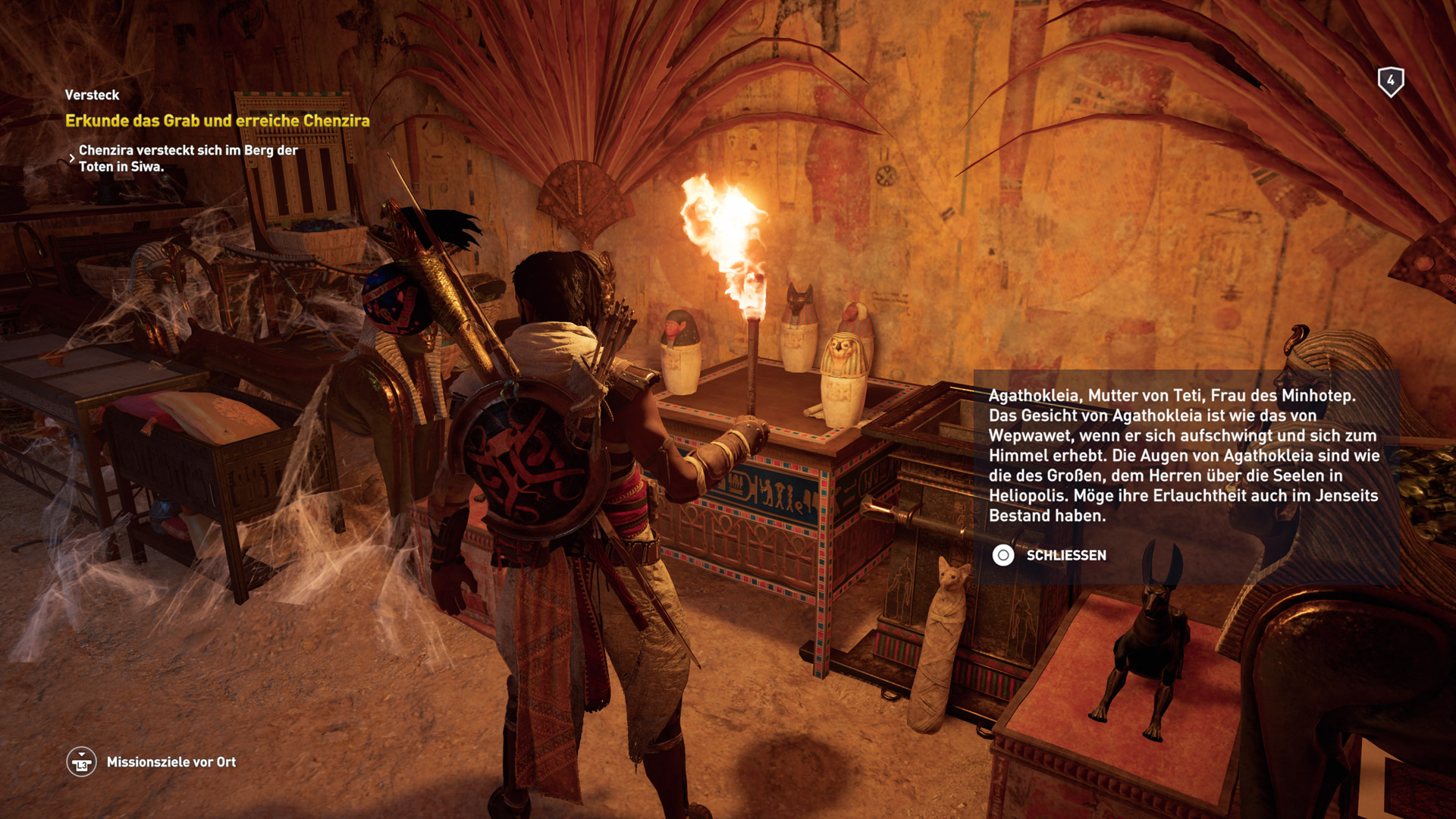Show the Missionsziele vor Ort label
This screenshot has width=1456, height=819.
click(x=171, y=762)
